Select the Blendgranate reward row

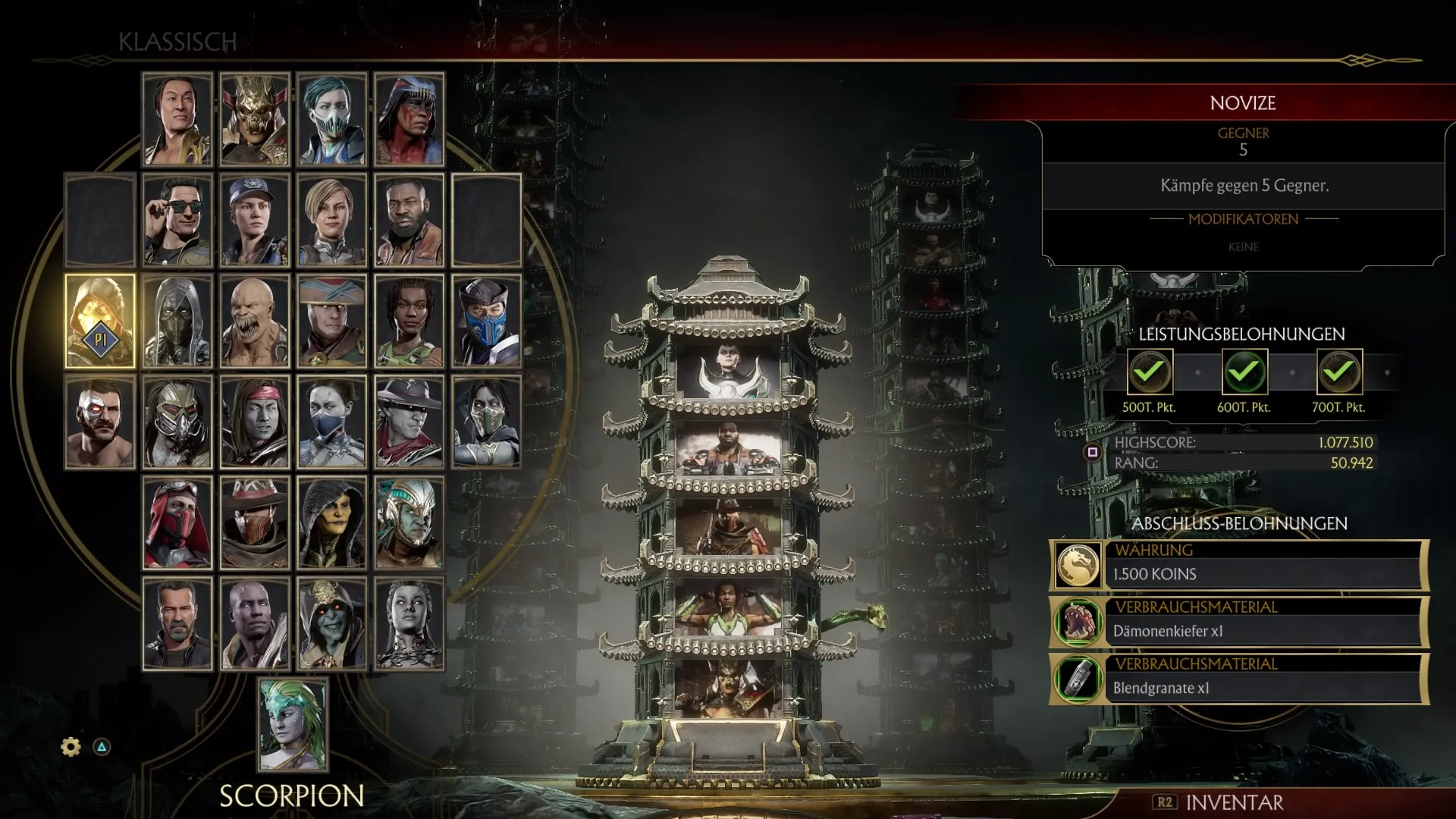(1239, 679)
